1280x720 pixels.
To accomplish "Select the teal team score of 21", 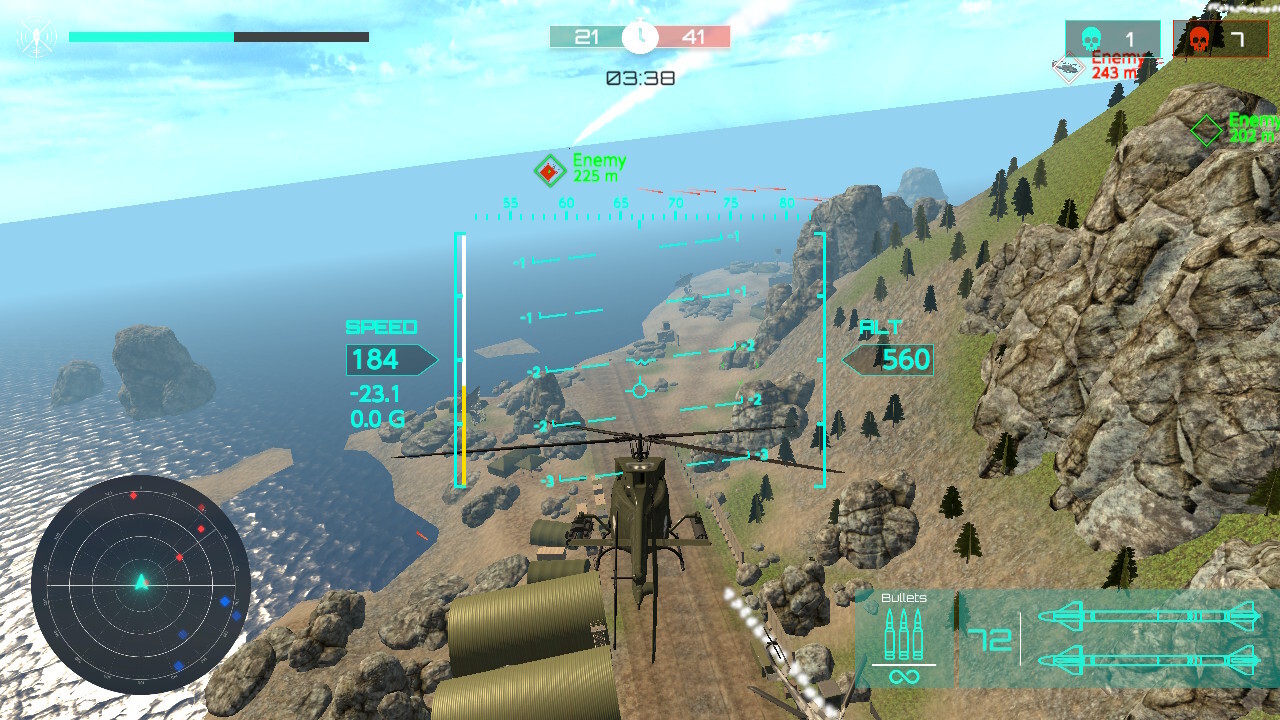I will tap(588, 36).
